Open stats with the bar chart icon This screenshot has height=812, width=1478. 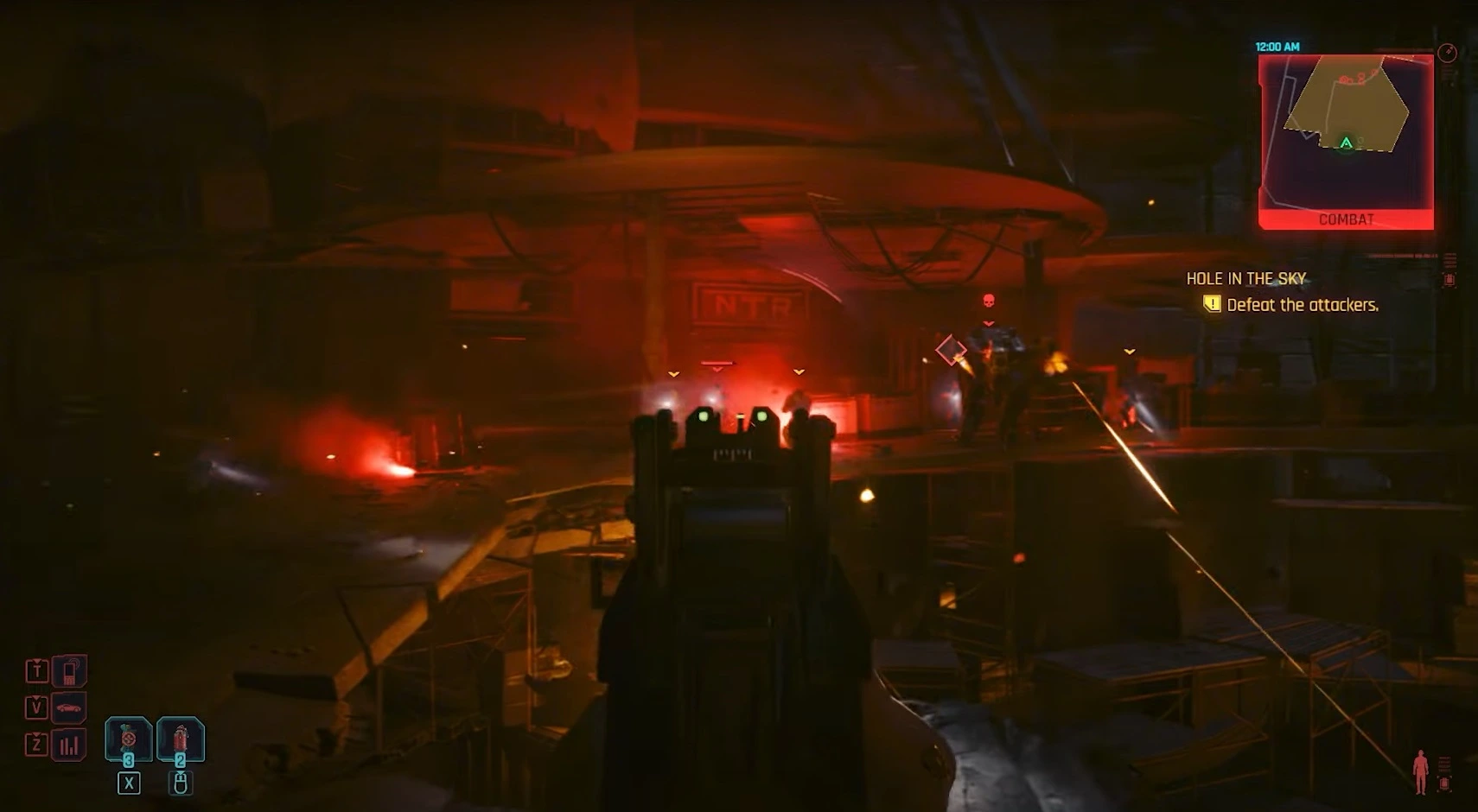pos(70,743)
